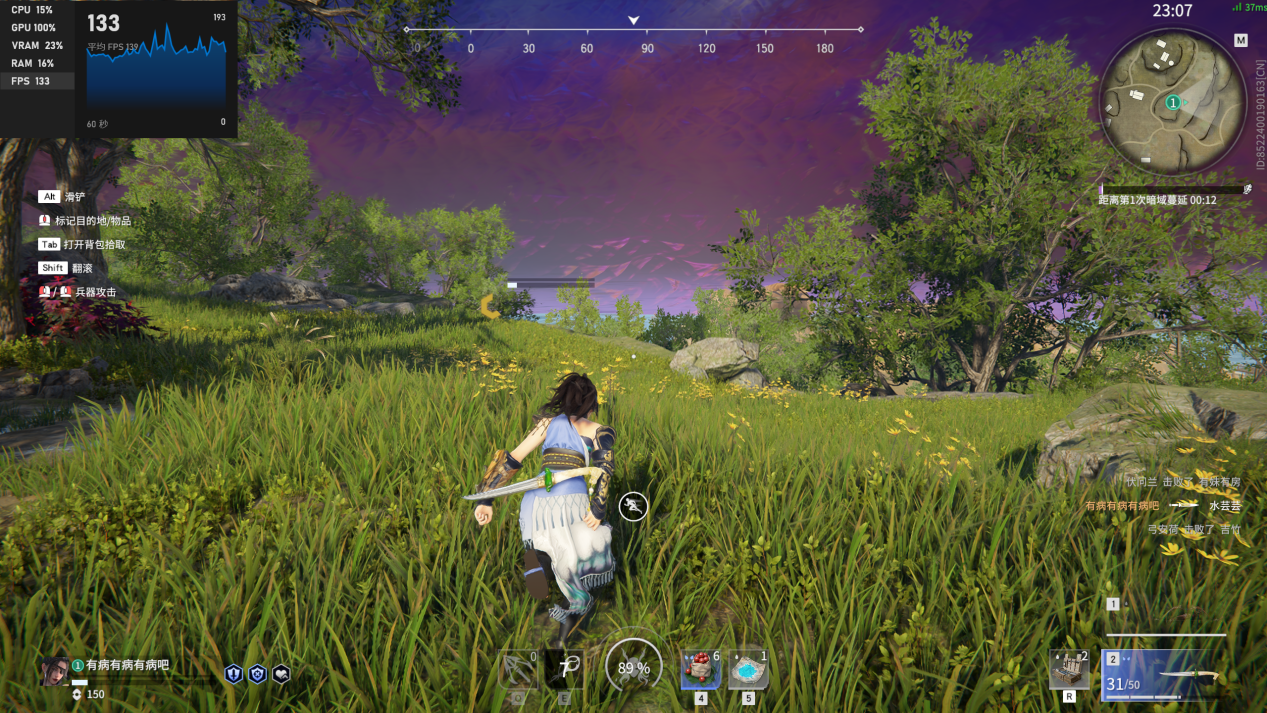
Task: Select the empty weapon slot 1
Action: (x=1166, y=618)
